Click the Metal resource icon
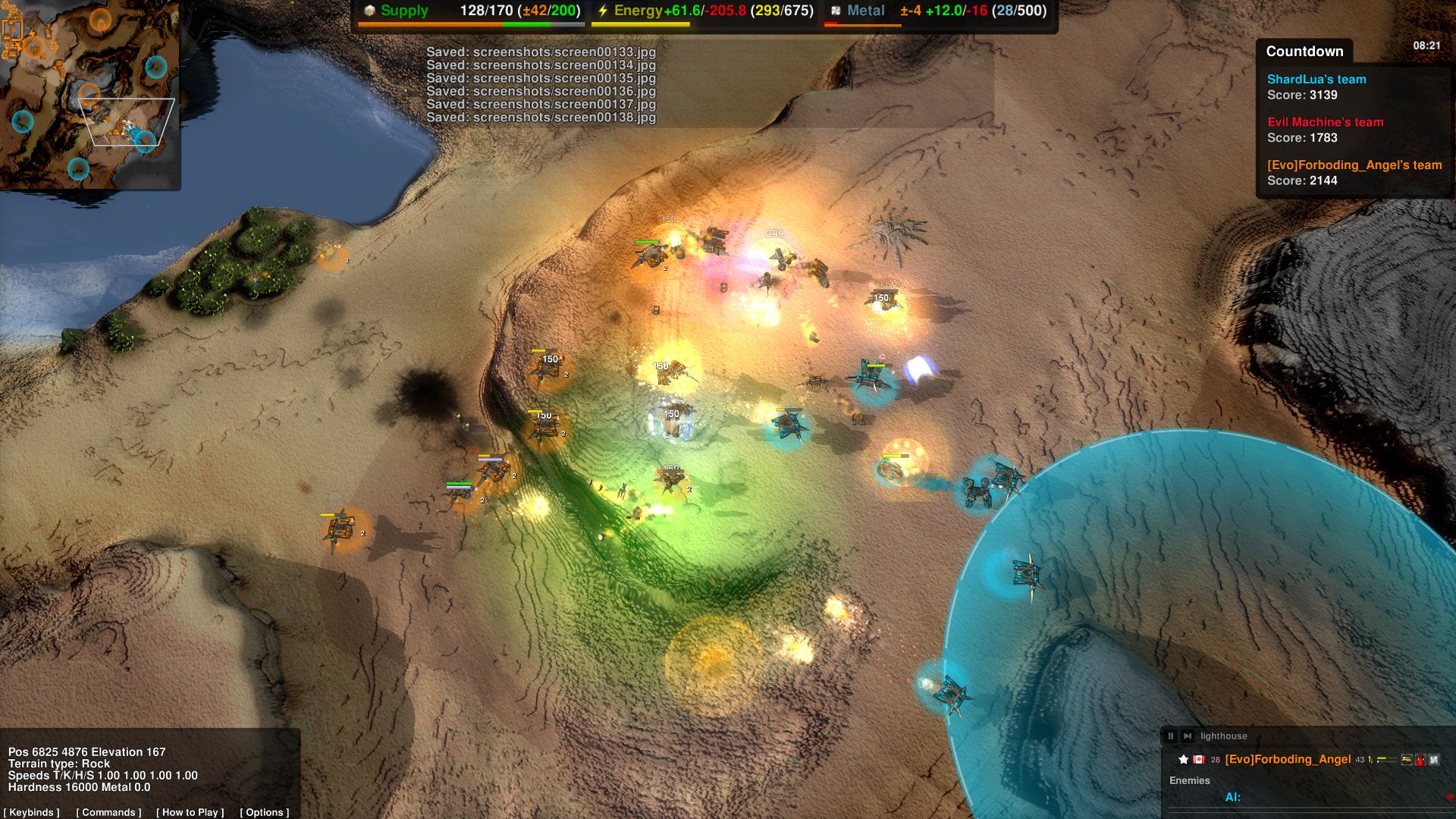Image resolution: width=1456 pixels, height=819 pixels. tap(836, 11)
